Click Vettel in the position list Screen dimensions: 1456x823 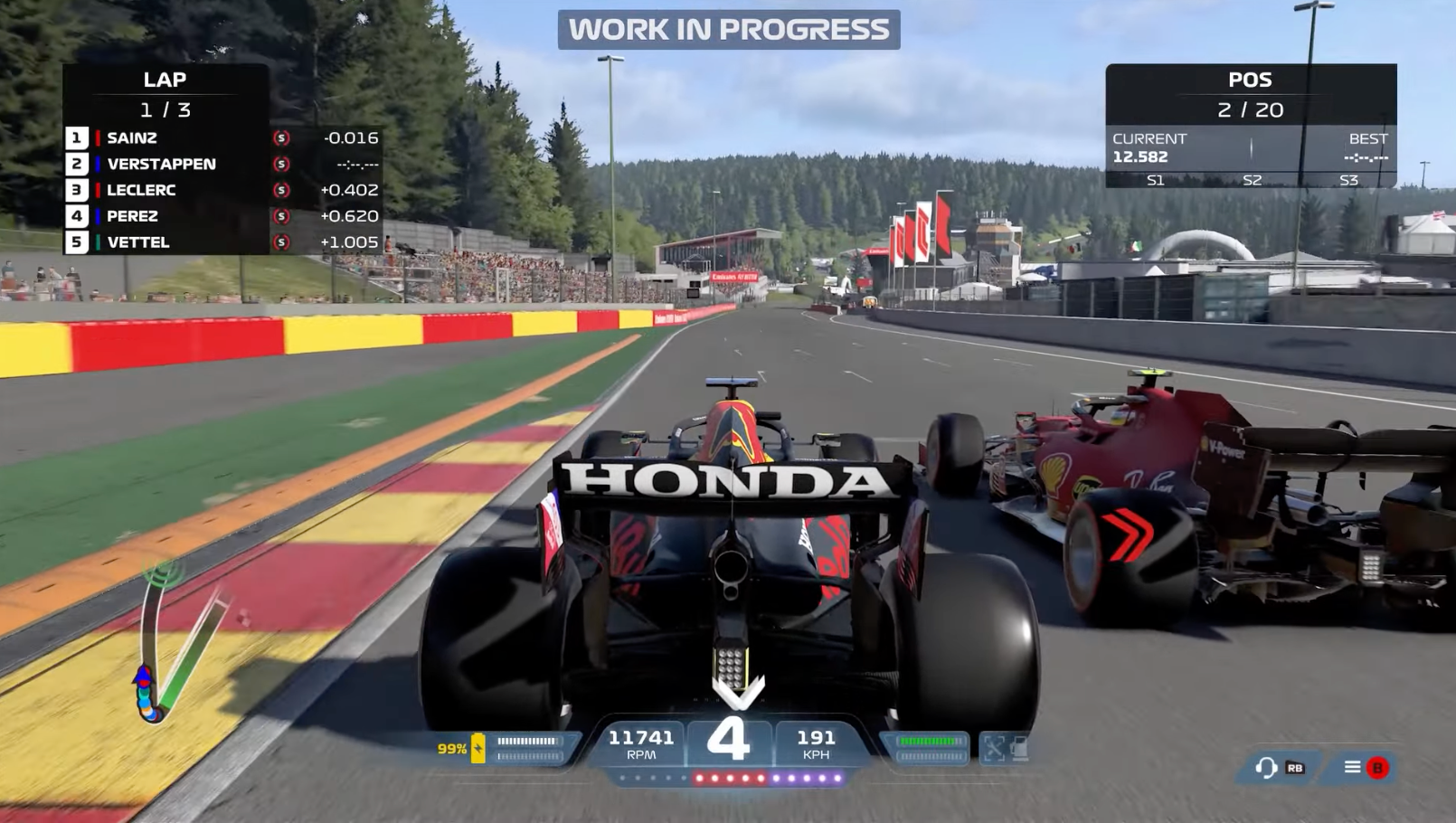pos(137,242)
